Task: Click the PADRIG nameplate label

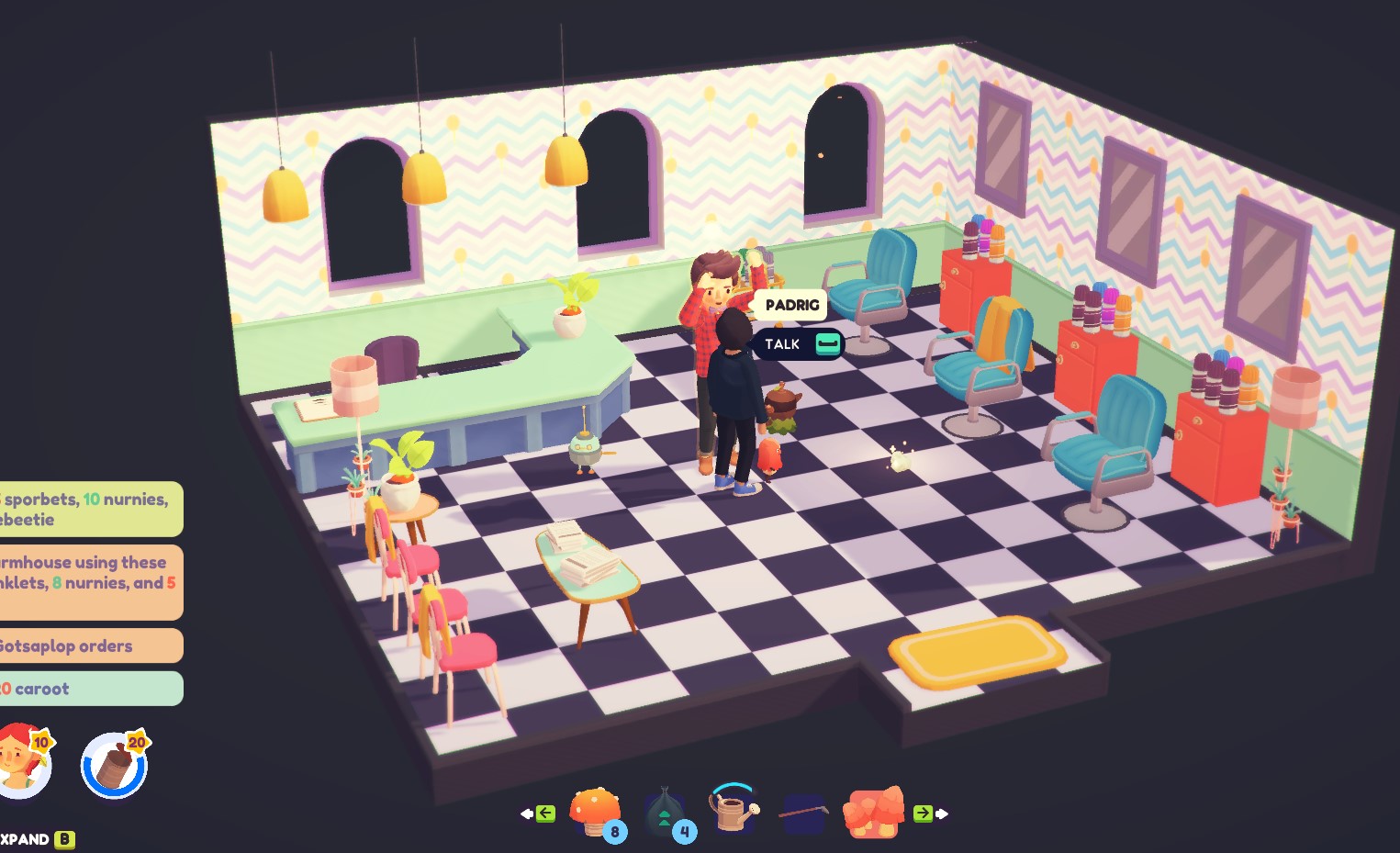Action: tap(790, 304)
